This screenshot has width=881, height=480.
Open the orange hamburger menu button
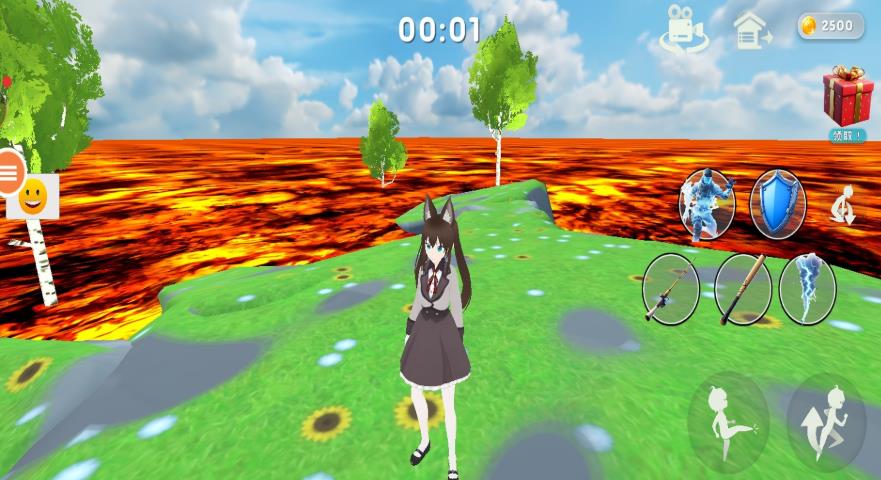(x=10, y=172)
